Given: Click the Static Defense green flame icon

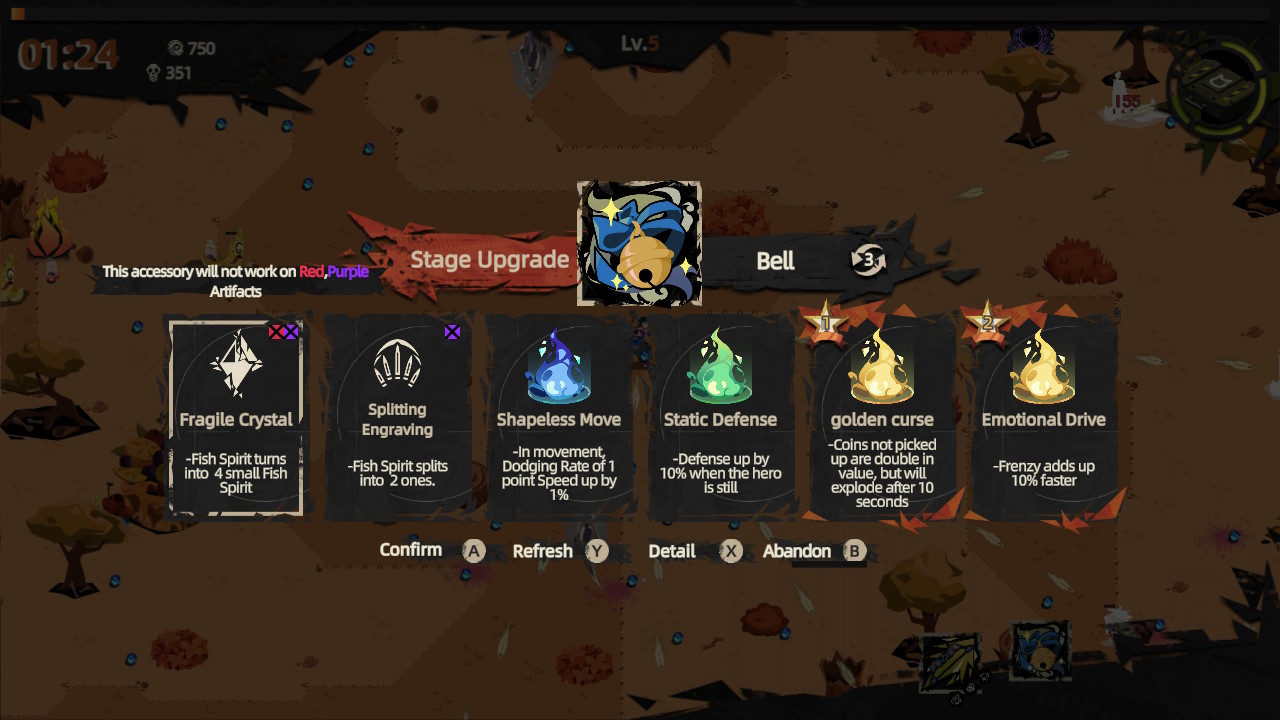Looking at the screenshot, I should (720, 370).
